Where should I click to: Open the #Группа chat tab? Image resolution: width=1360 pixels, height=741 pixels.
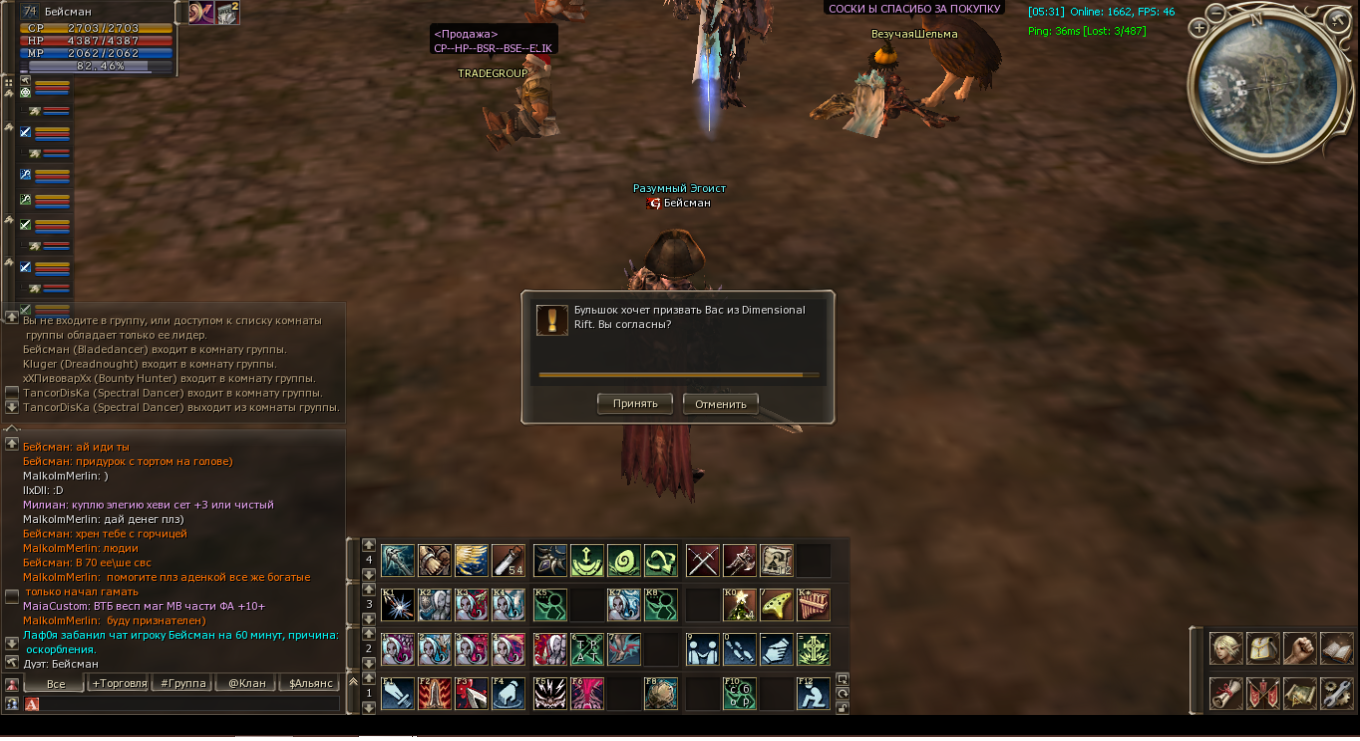pos(181,684)
